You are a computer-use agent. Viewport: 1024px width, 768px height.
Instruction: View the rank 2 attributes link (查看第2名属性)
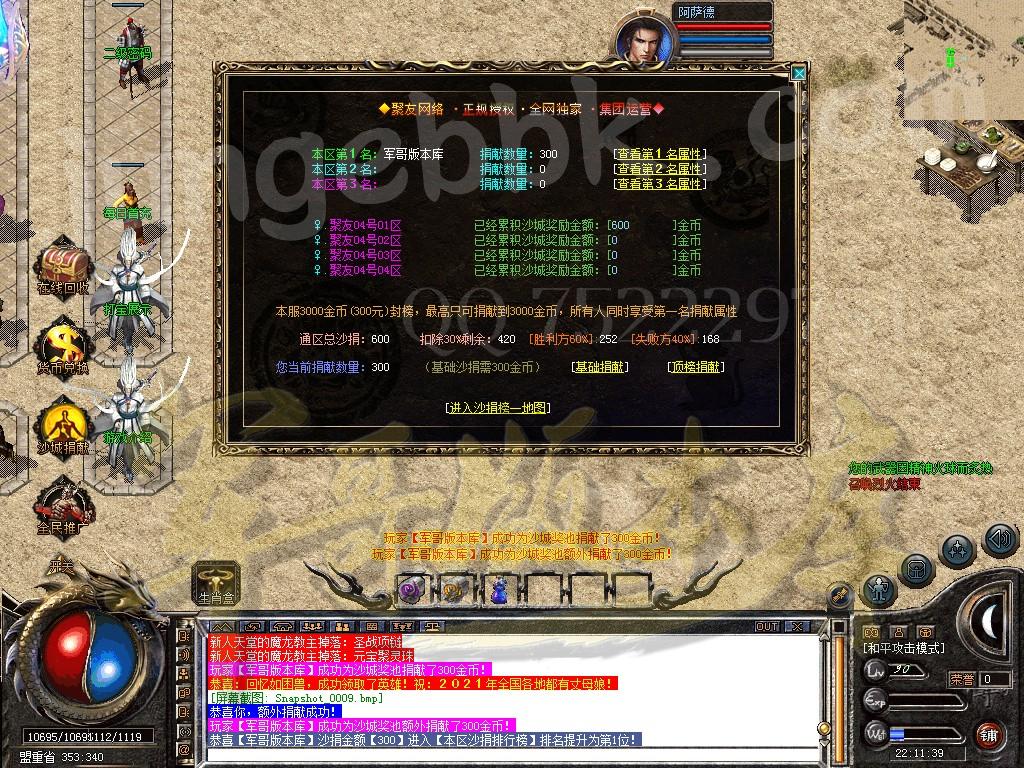click(660, 169)
